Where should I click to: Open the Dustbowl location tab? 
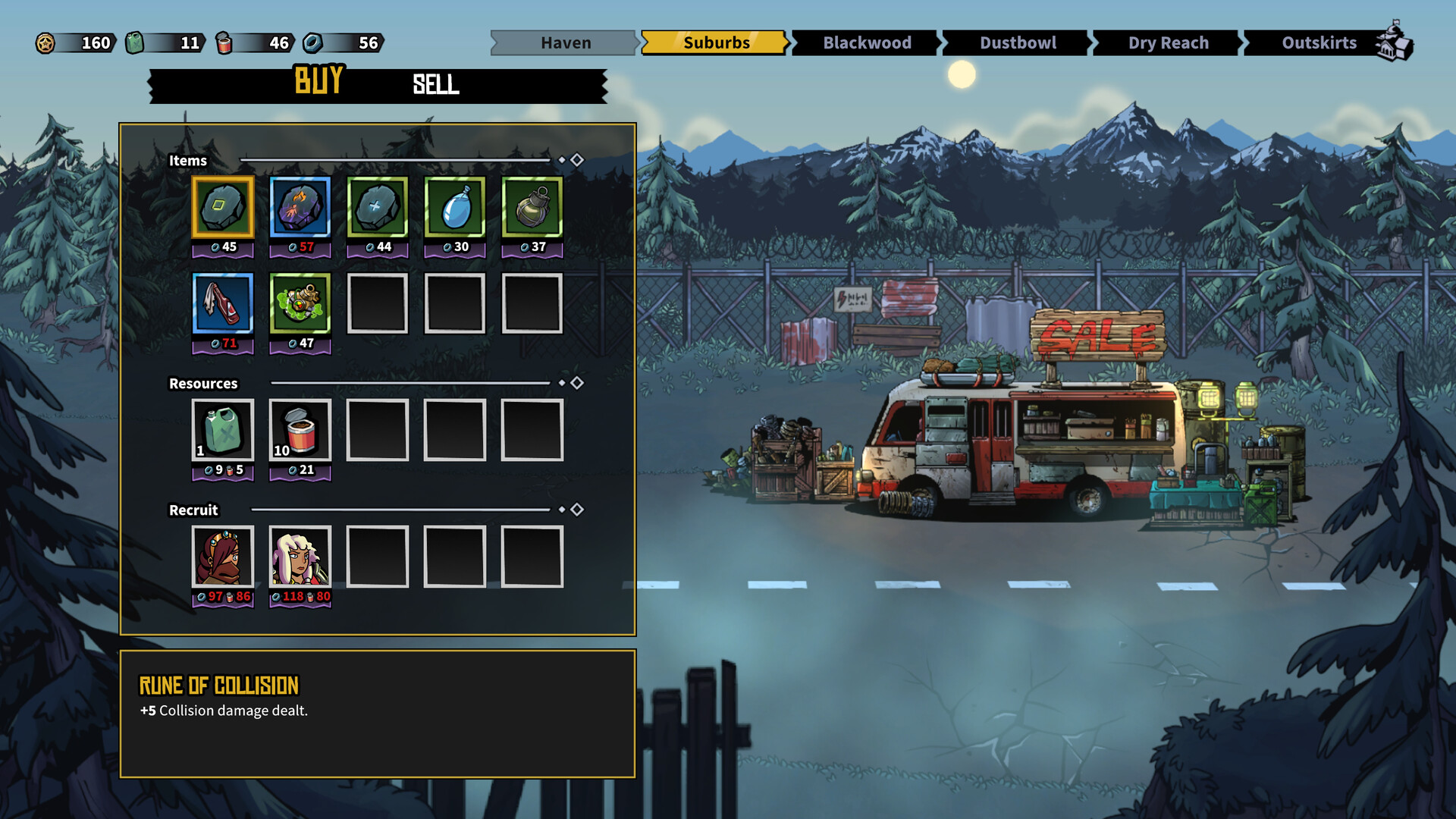point(1017,42)
